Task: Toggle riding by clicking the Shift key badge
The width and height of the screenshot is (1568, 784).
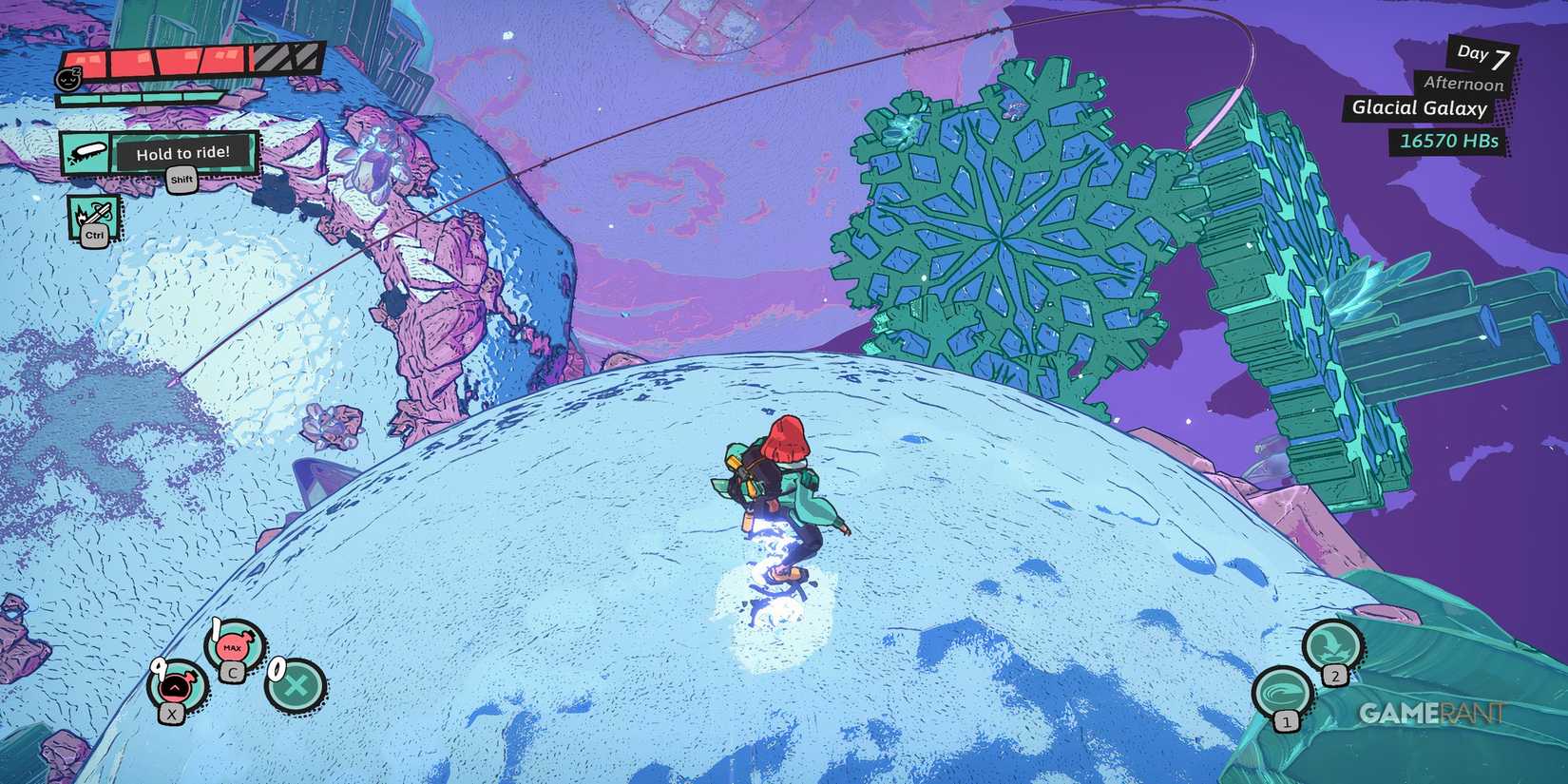Action: (x=181, y=180)
